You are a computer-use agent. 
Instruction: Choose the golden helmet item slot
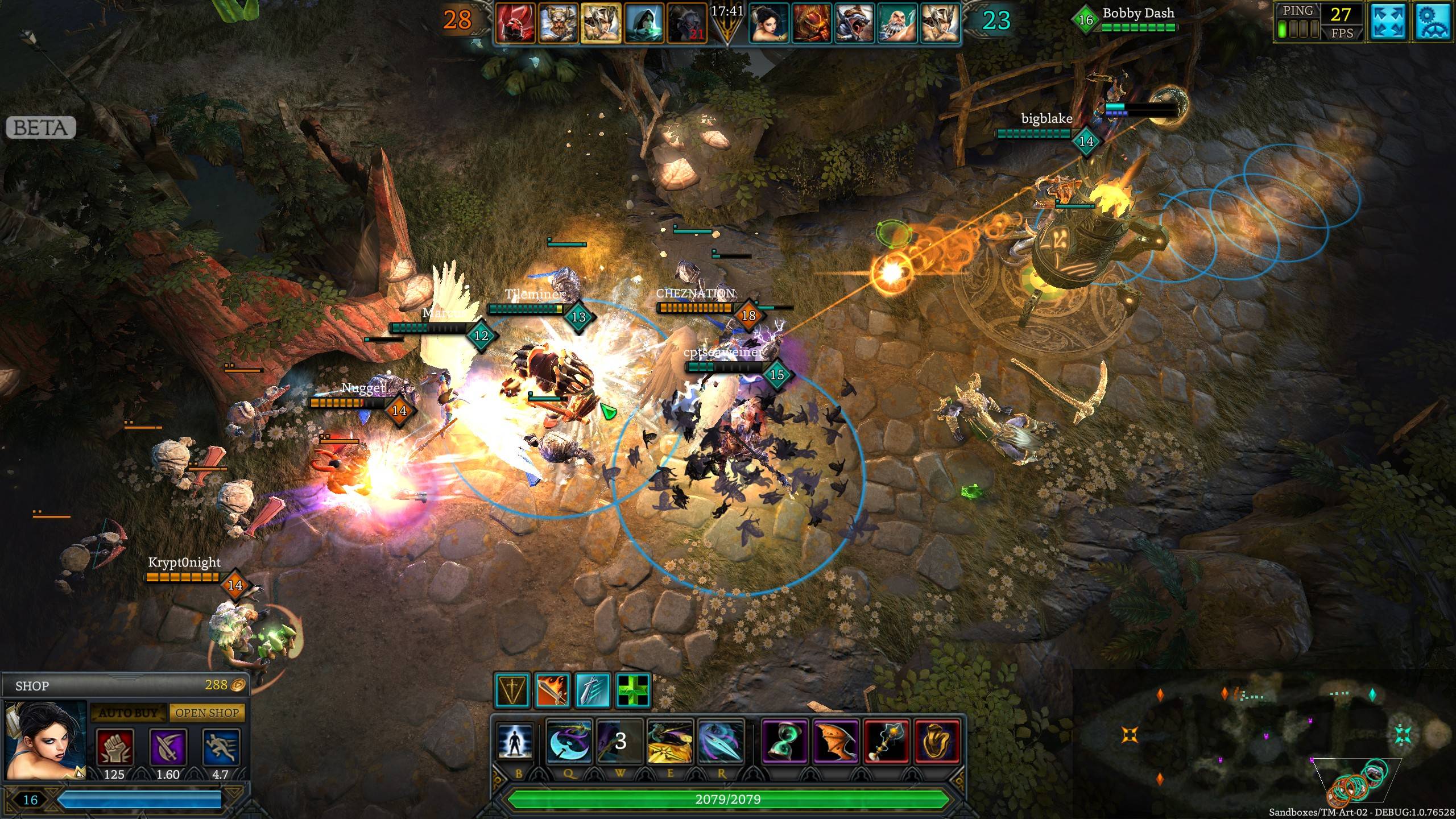pos(937,741)
